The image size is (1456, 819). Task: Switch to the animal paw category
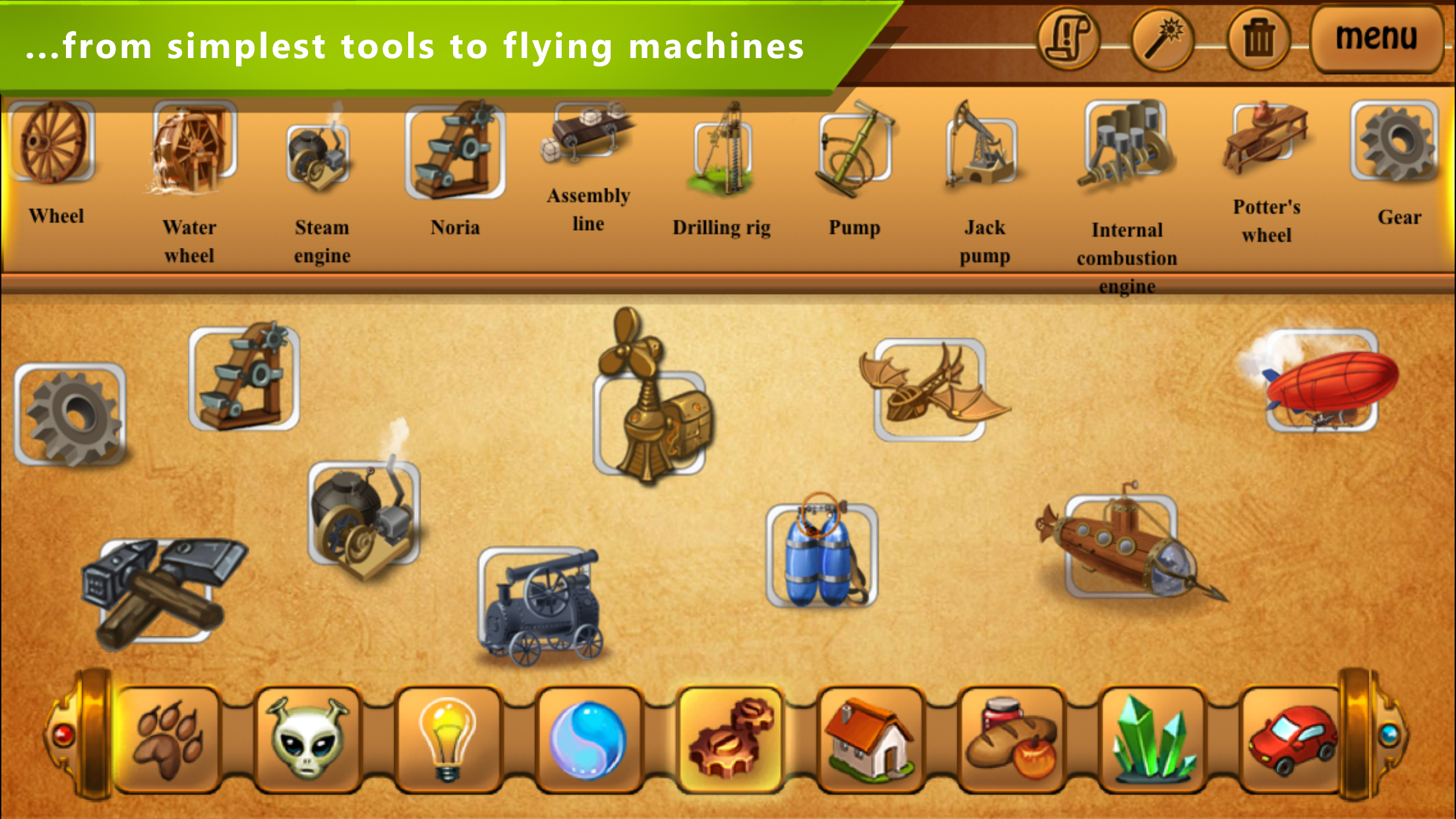pyautogui.click(x=167, y=739)
